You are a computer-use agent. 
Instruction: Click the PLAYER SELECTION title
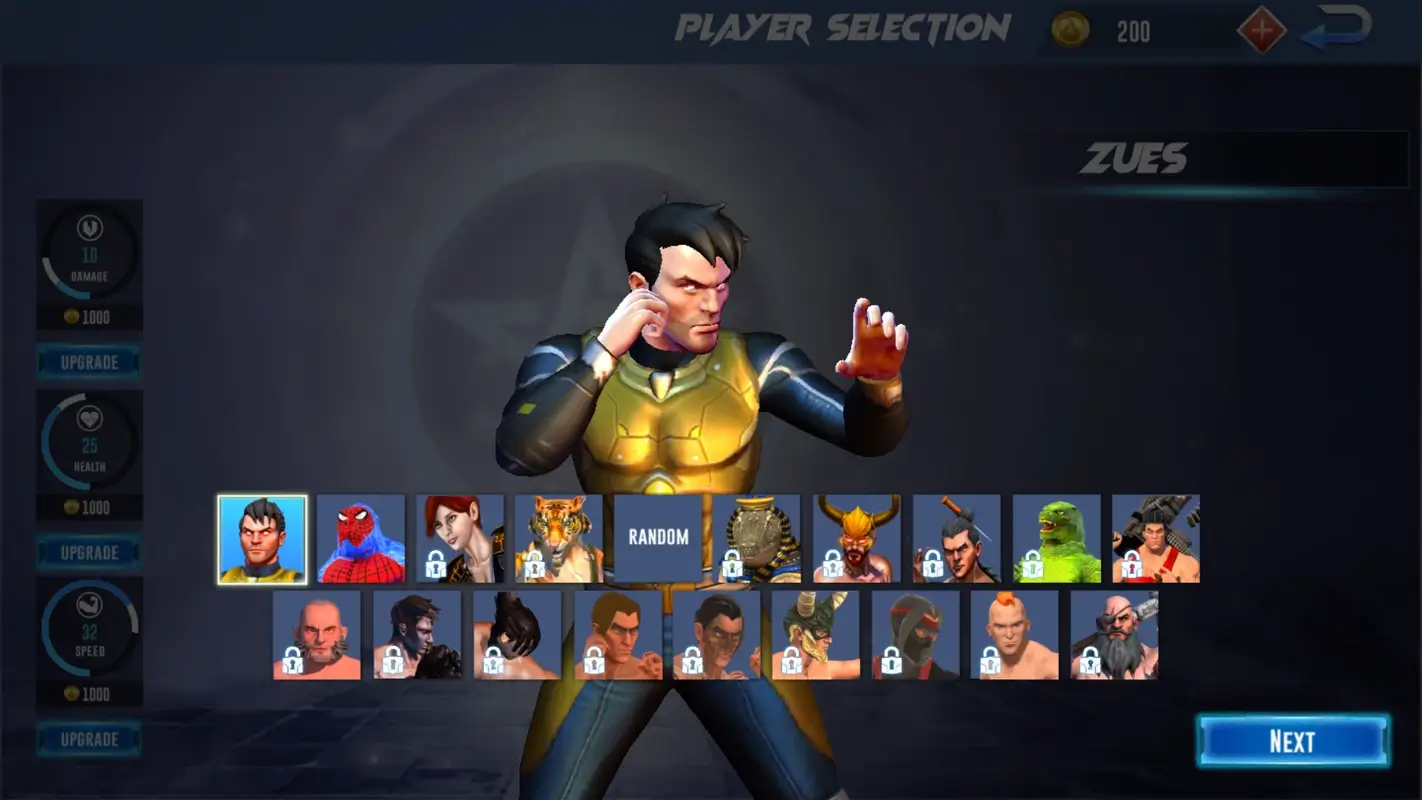[x=842, y=28]
